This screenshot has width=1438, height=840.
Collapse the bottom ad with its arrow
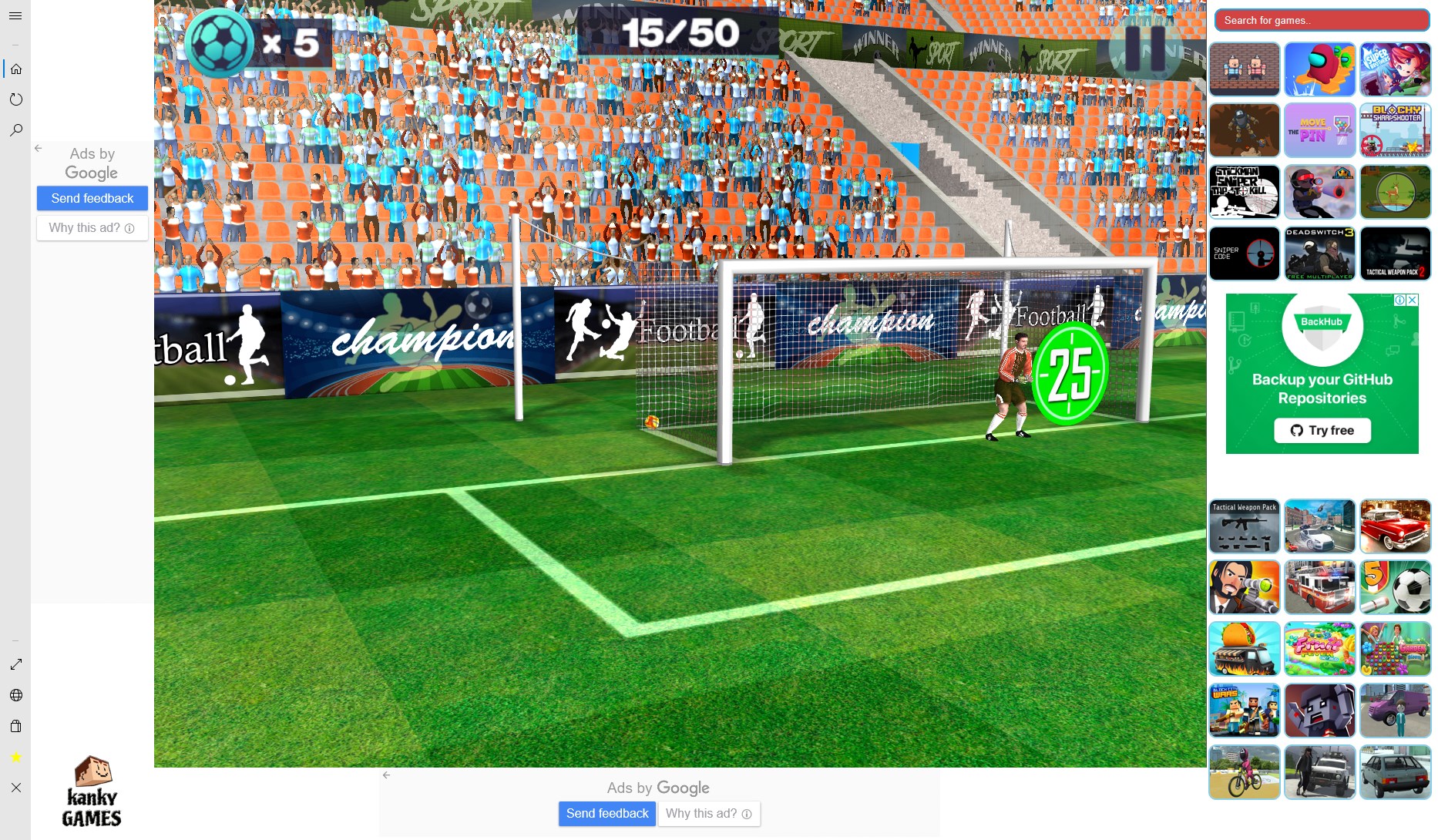click(x=386, y=774)
